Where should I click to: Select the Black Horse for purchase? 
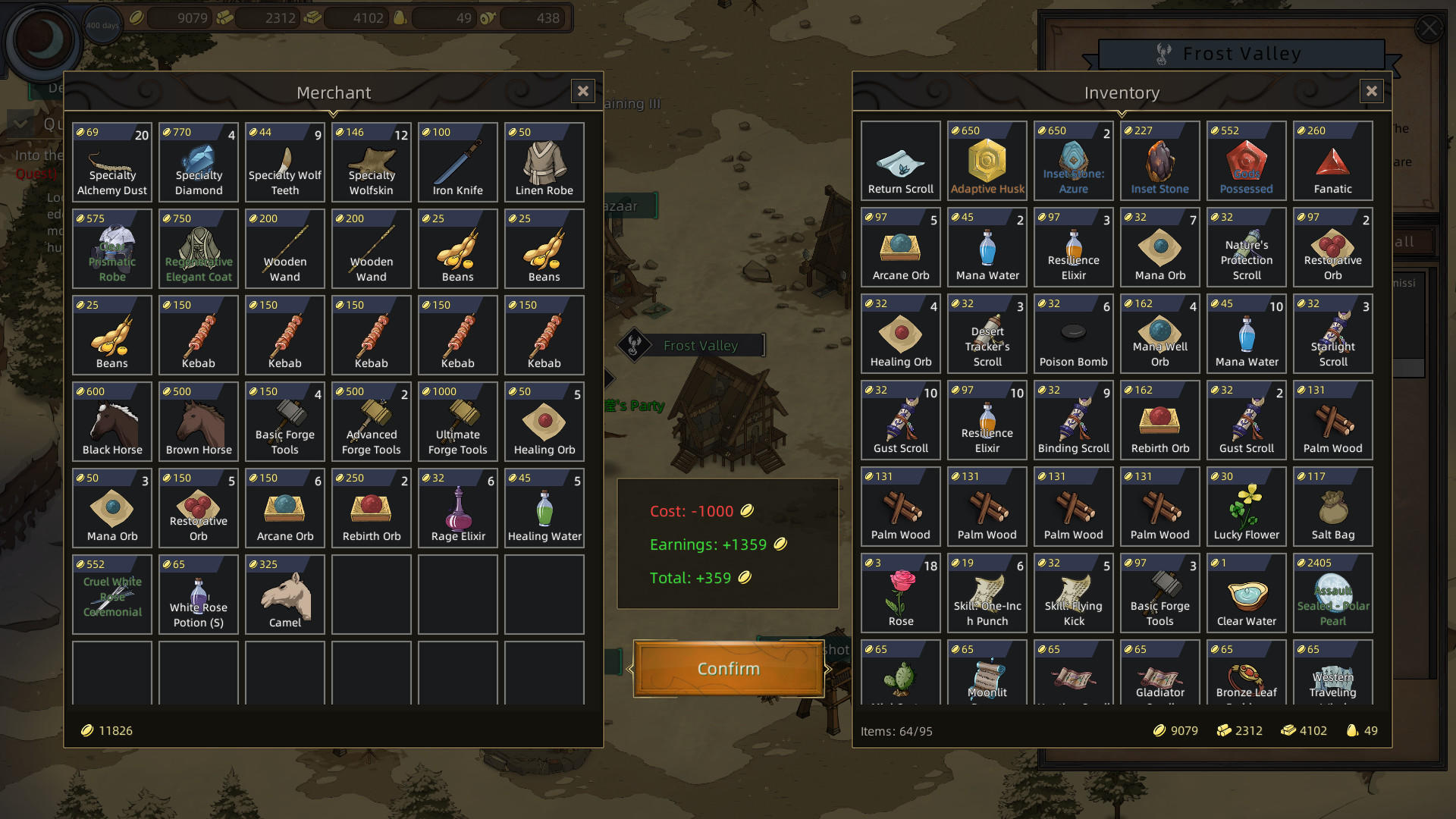111,421
